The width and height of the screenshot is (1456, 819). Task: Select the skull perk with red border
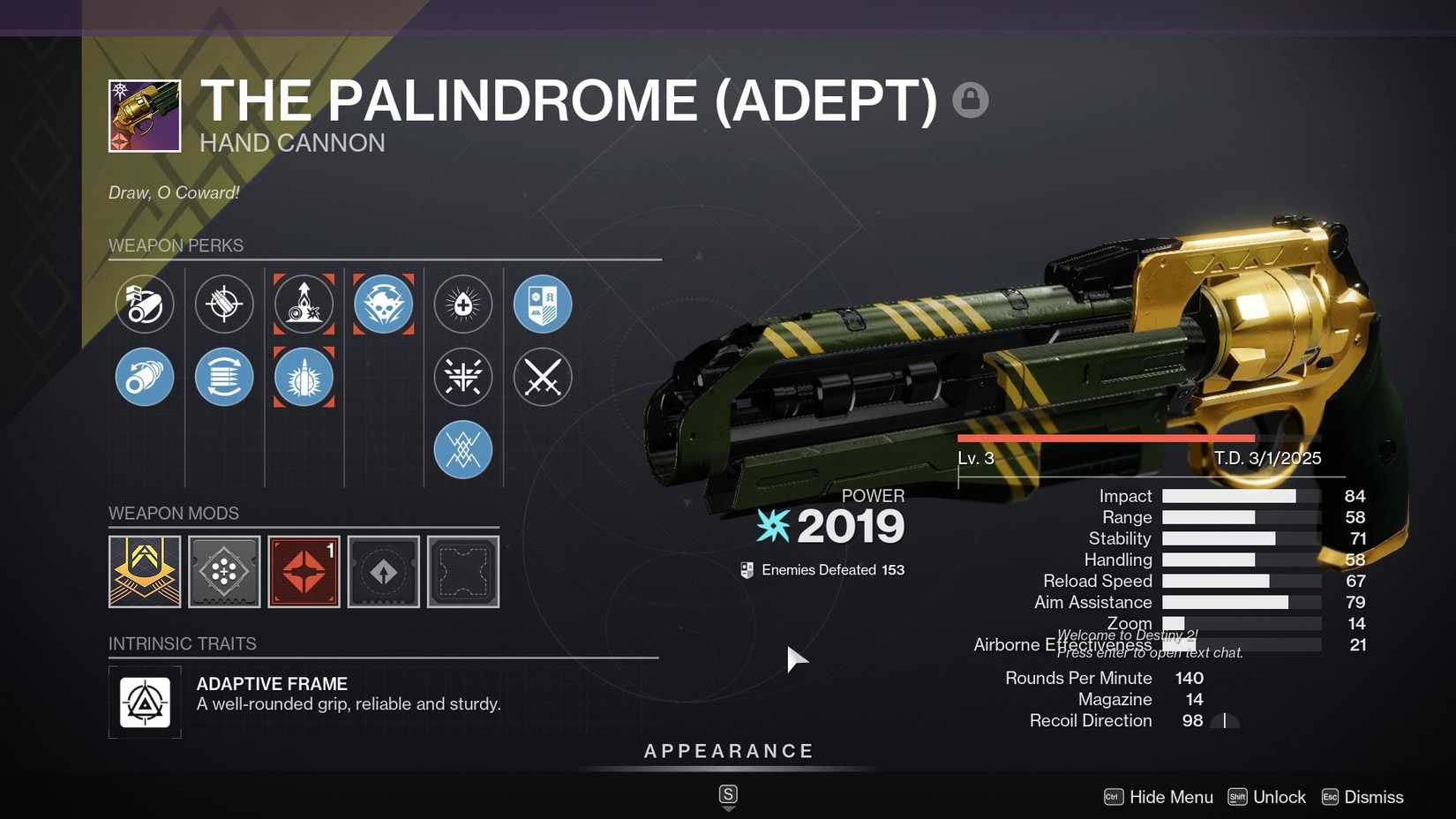[x=383, y=304]
